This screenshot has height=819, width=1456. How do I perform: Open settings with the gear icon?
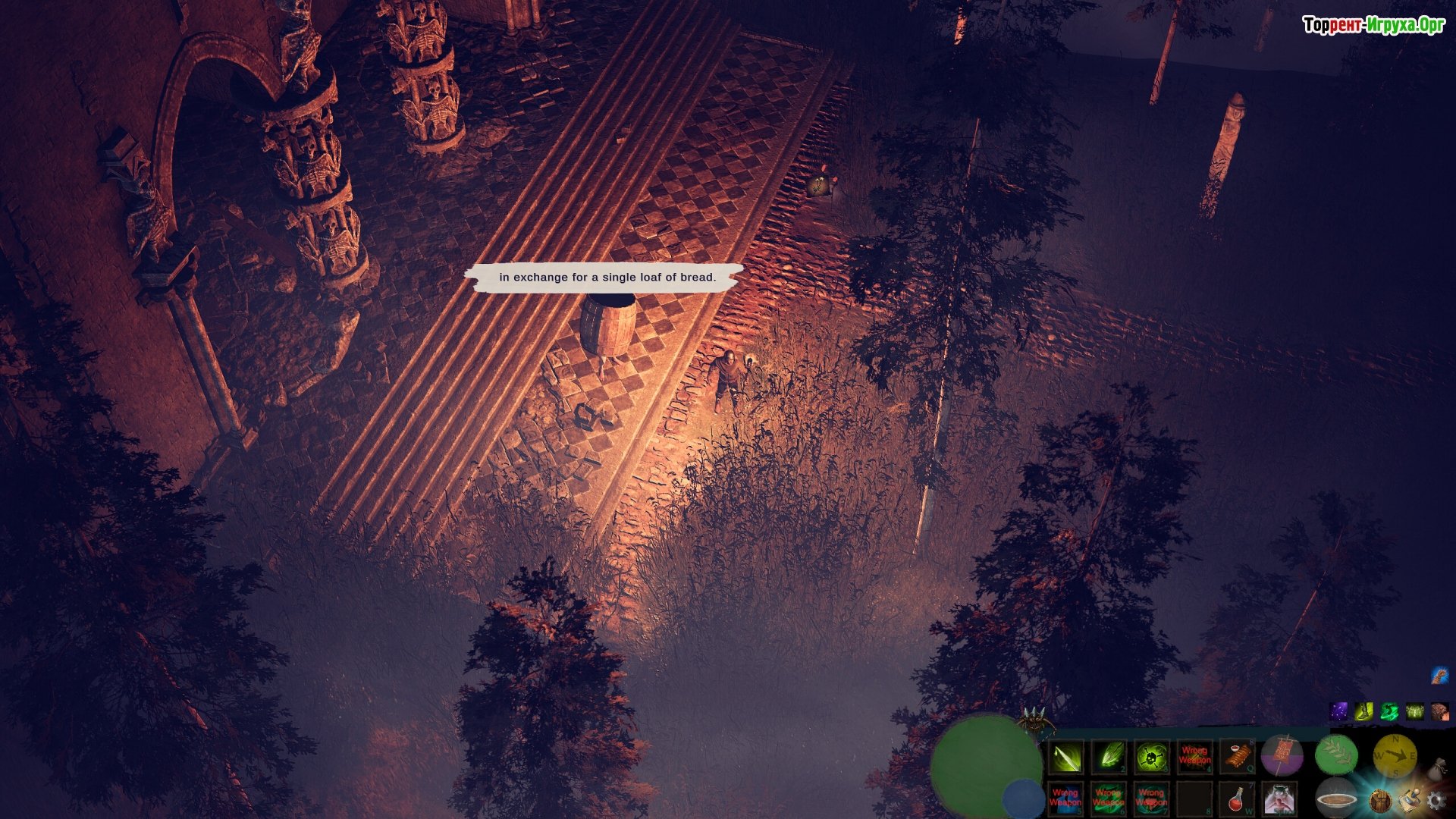pyautogui.click(x=1436, y=800)
